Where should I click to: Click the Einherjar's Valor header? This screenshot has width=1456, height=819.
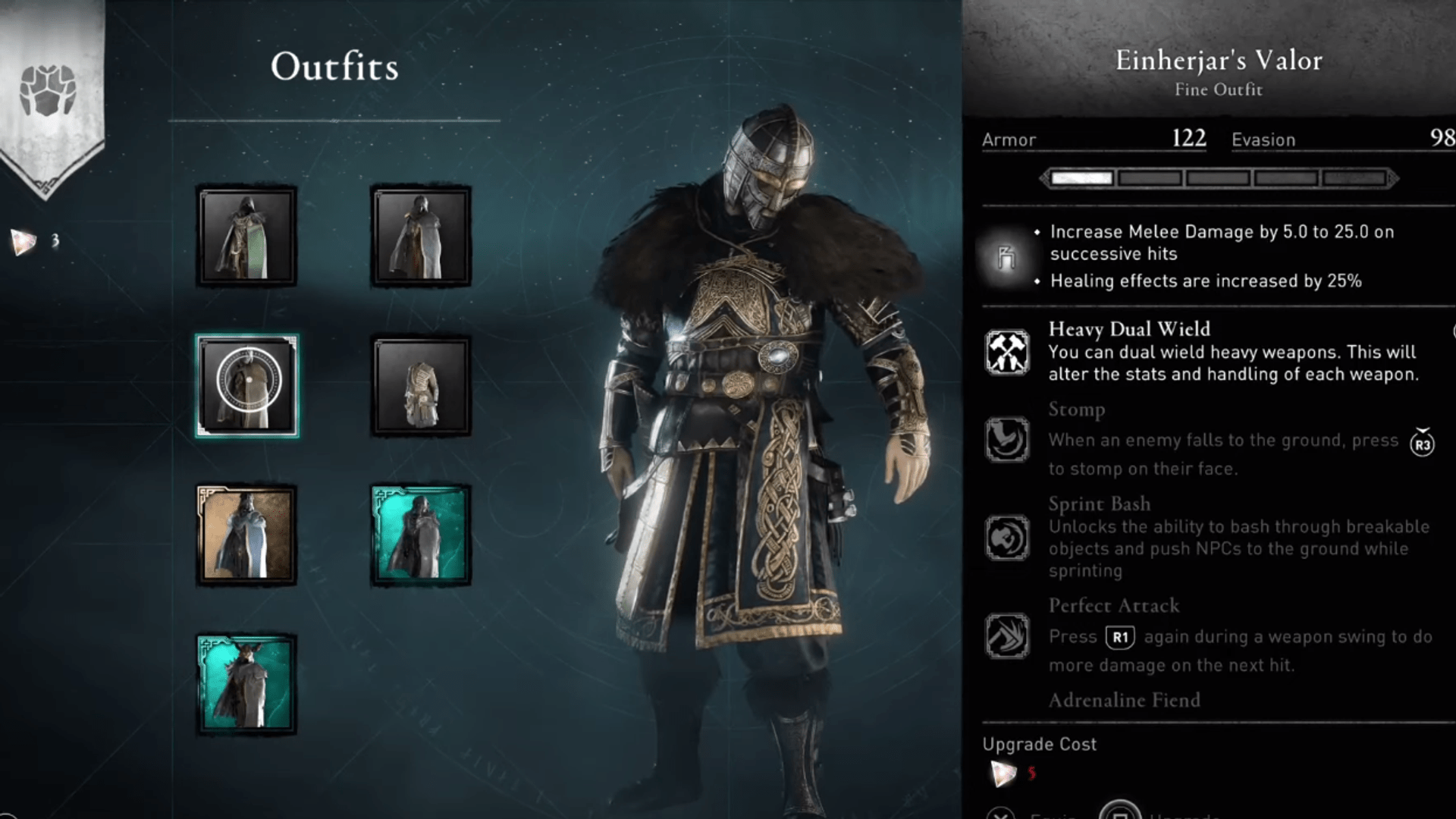pyautogui.click(x=1217, y=61)
